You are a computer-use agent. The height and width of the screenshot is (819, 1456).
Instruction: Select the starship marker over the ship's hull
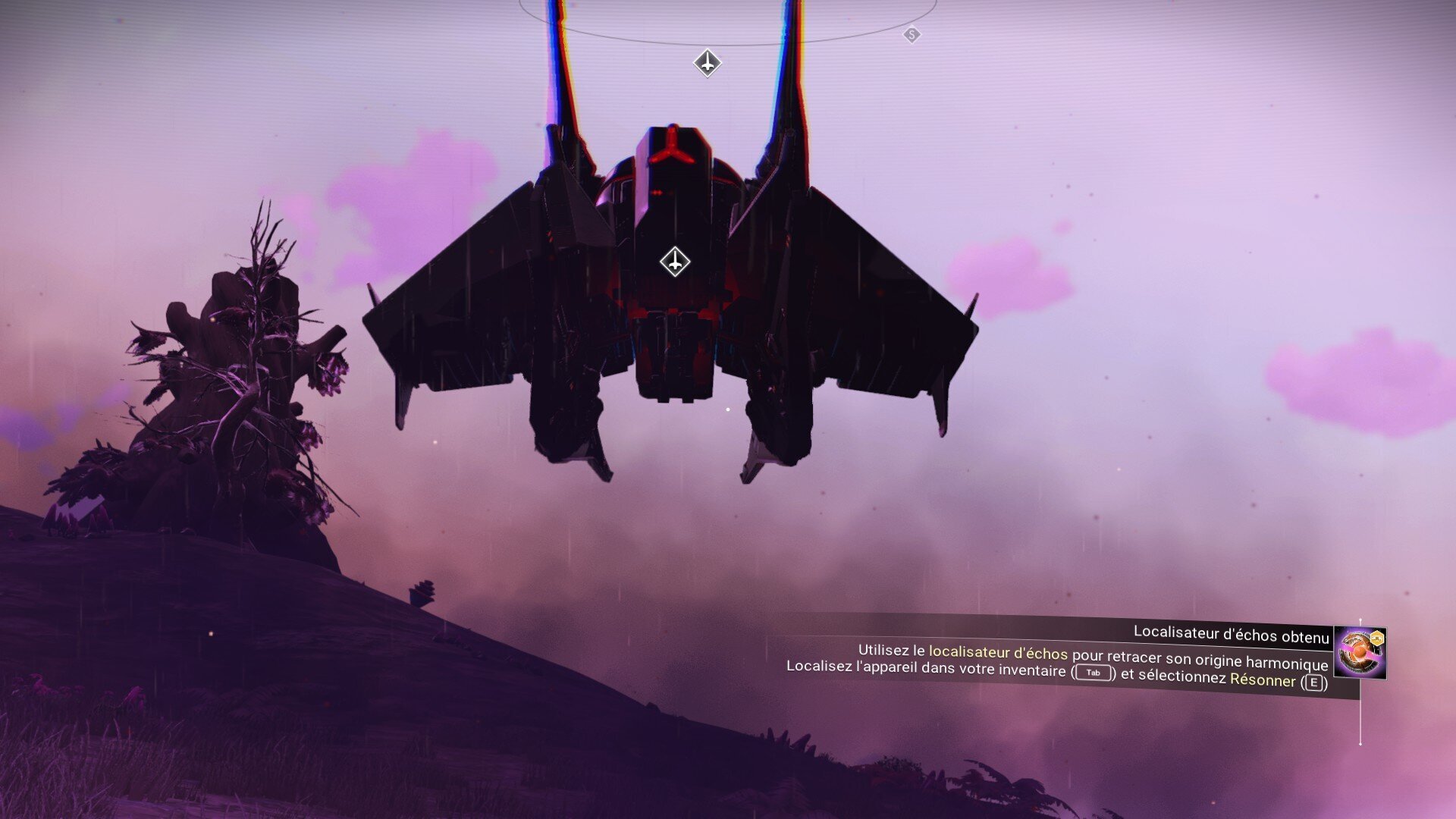(674, 262)
